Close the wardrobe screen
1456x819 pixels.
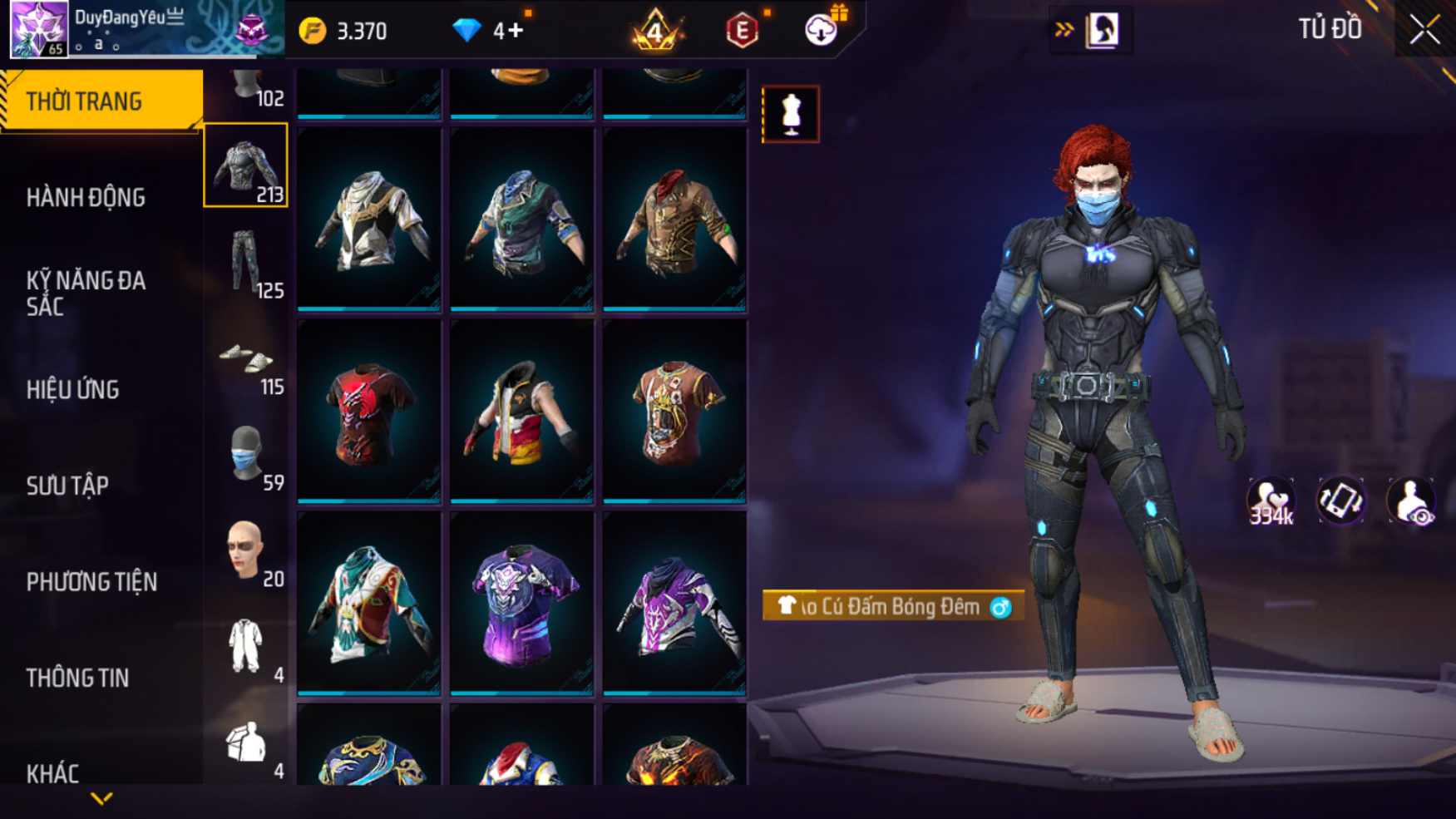click(1424, 30)
